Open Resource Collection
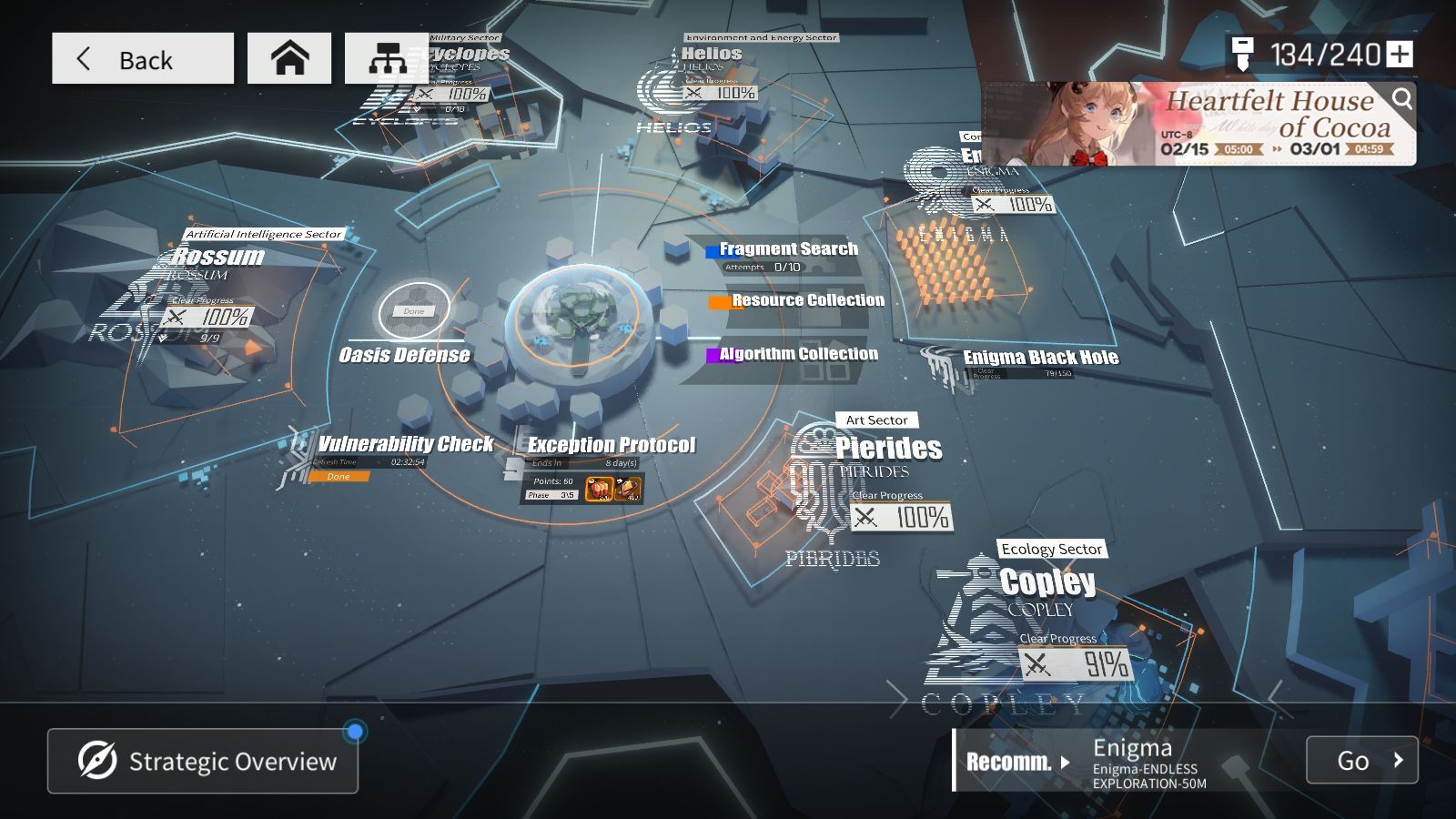The height and width of the screenshot is (819, 1456). 807,300
